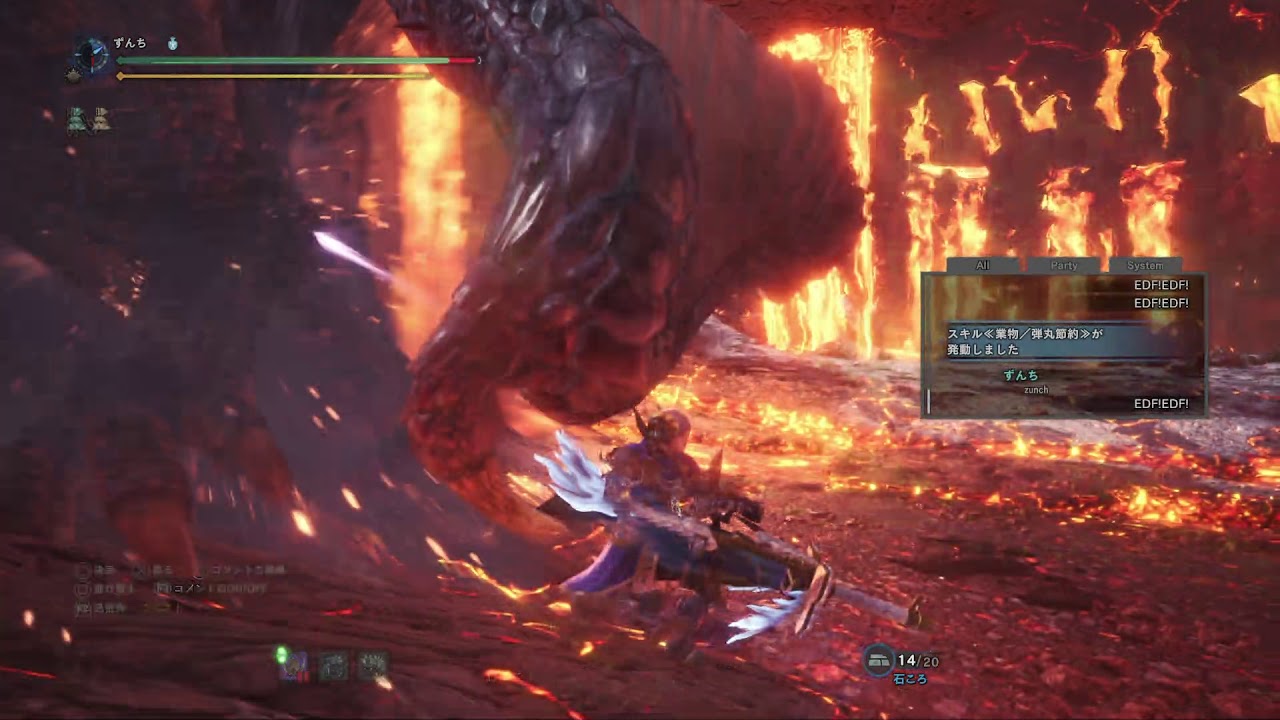Image resolution: width=1280 pixels, height=720 pixels.
Task: Switch to the All chat tab
Action: pos(982,265)
